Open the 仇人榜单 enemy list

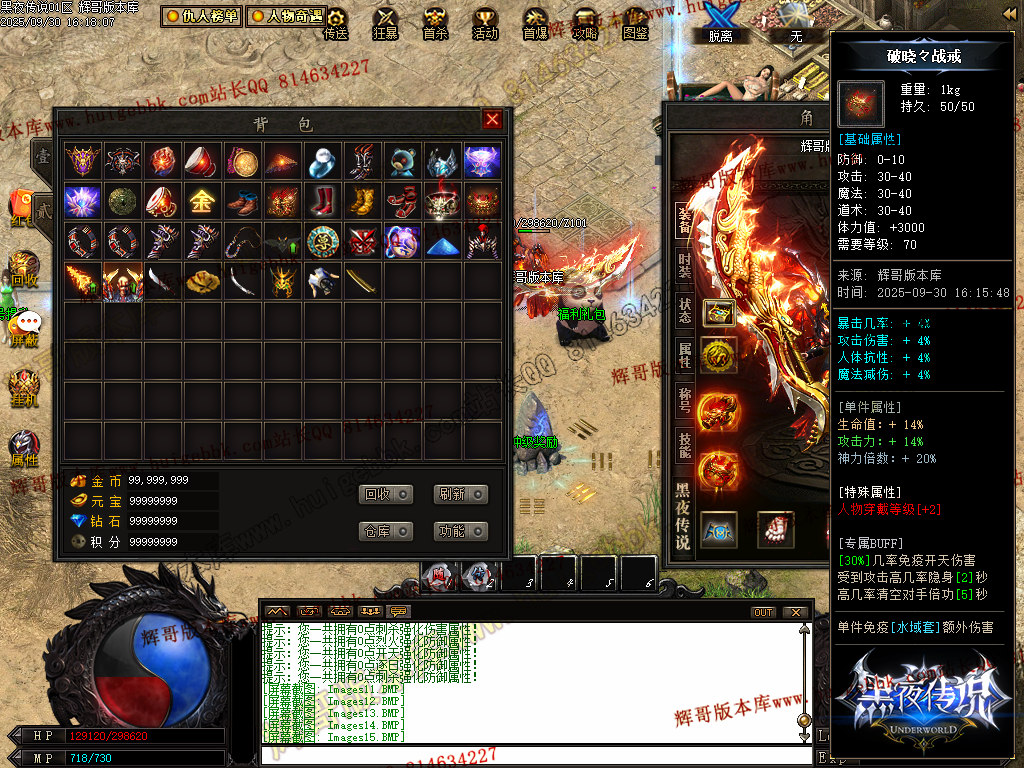pos(201,17)
